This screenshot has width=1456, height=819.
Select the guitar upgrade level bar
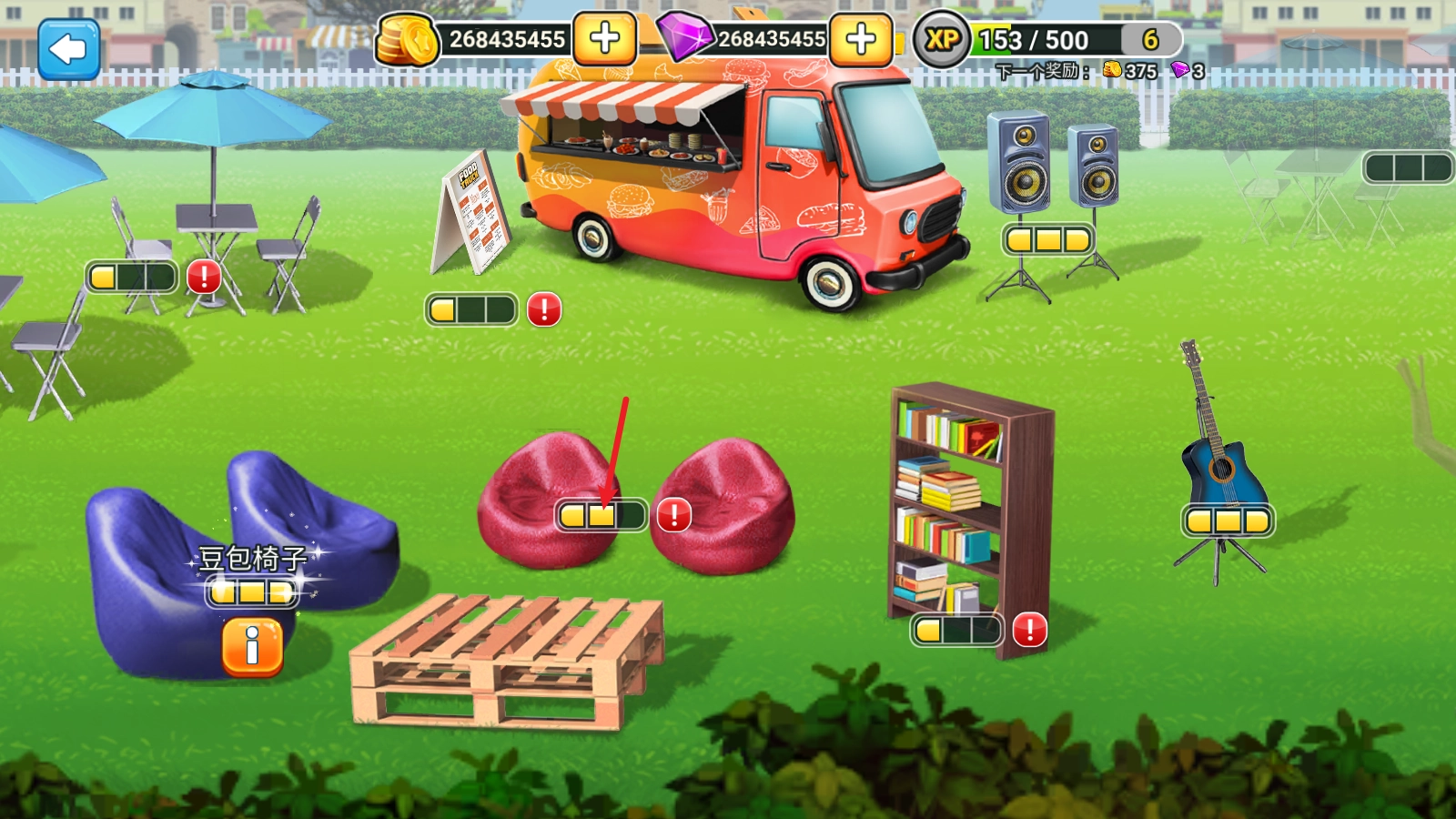pos(1228,521)
